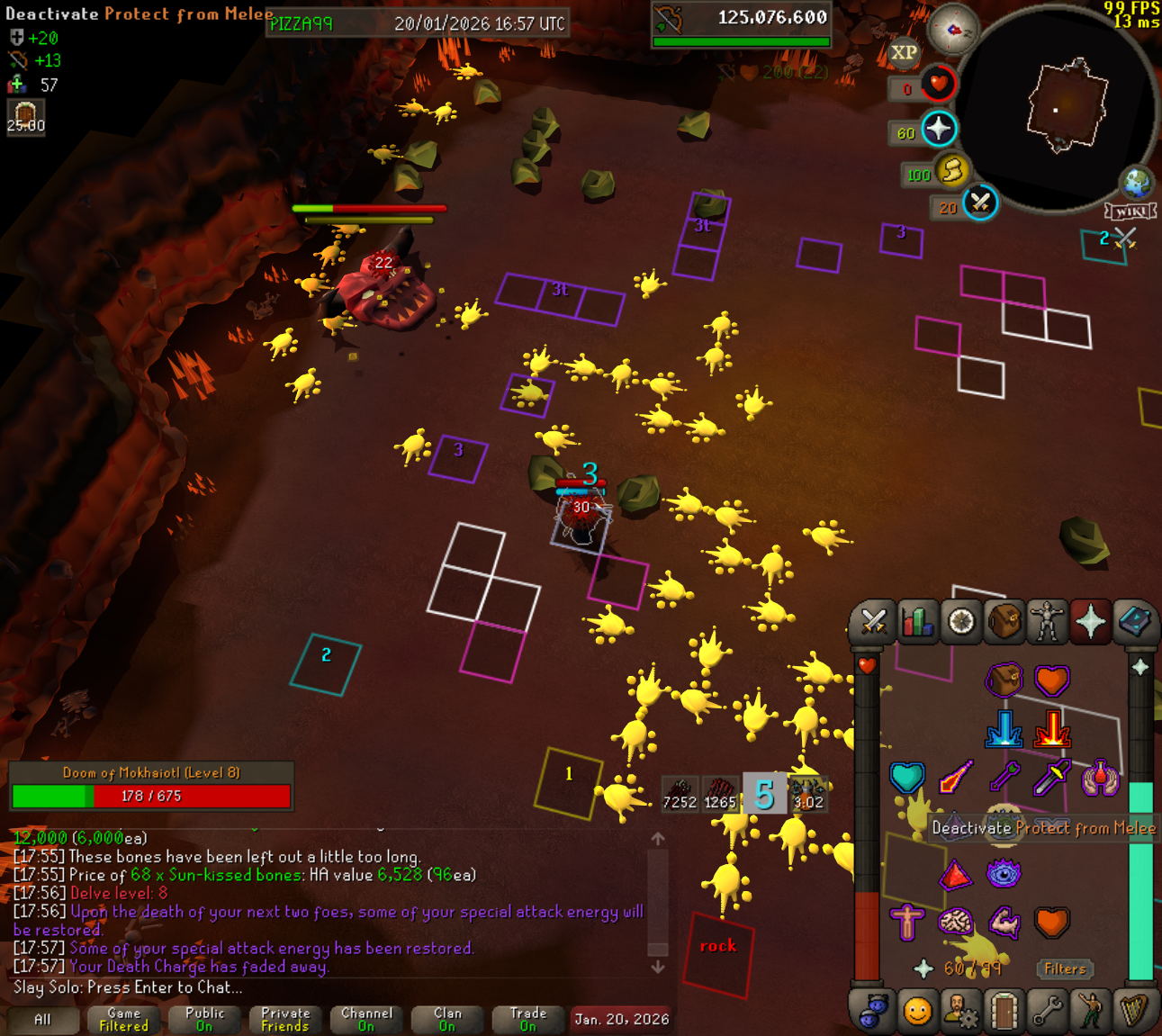Toggle the Piety-style cross prayer icon
Image resolution: width=1162 pixels, height=1036 pixels.
[x=906, y=922]
